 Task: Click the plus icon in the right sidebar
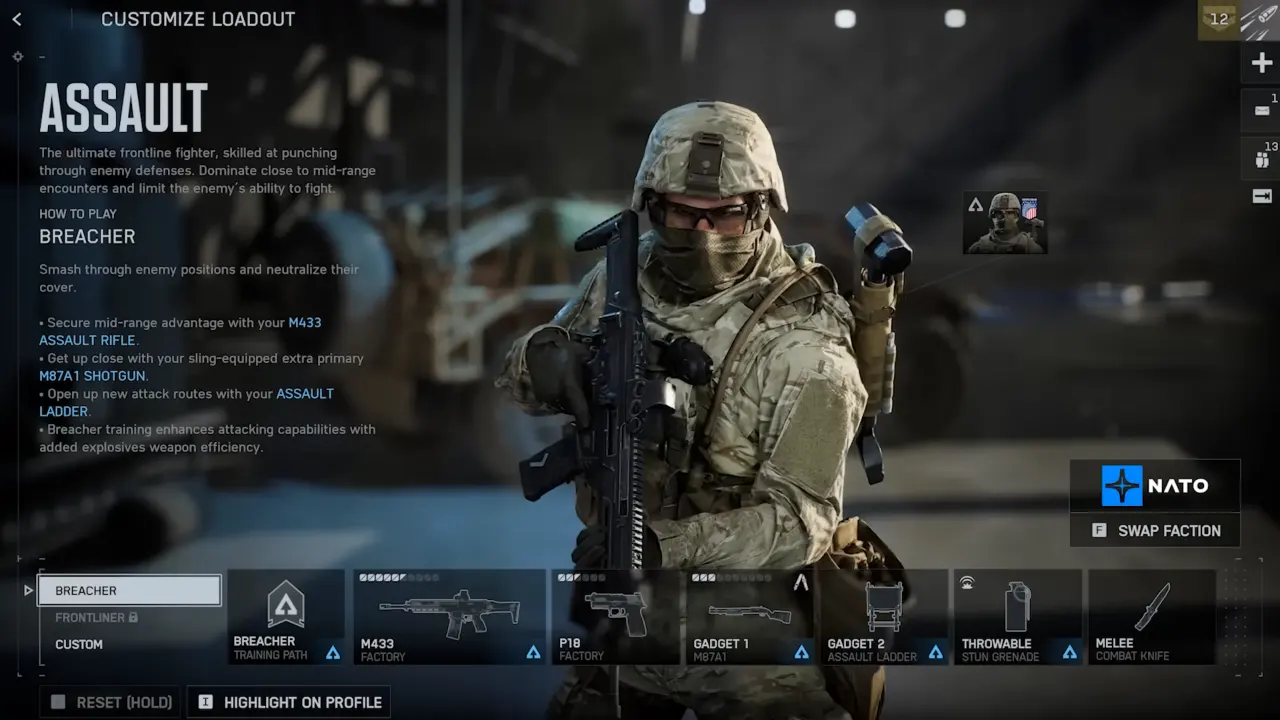[1263, 62]
